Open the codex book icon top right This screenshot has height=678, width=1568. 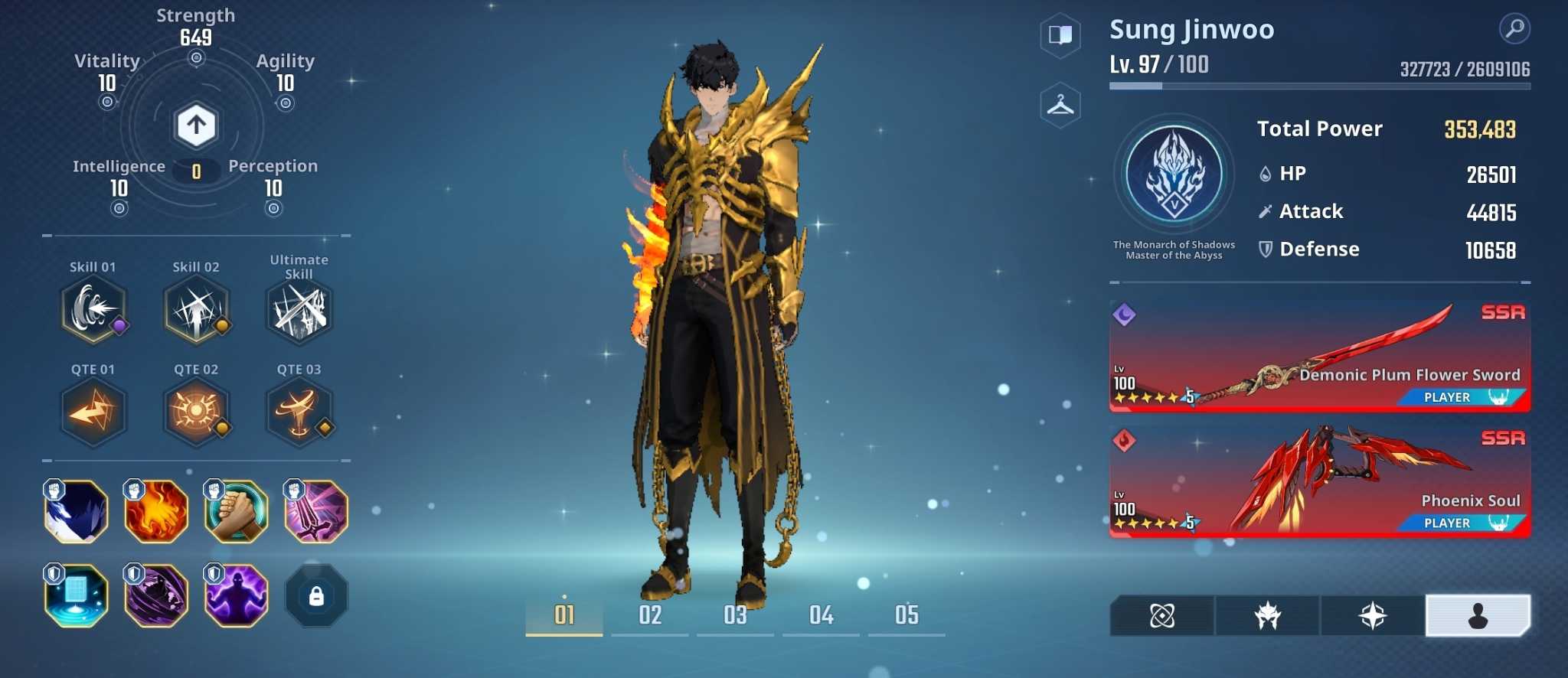1060,36
